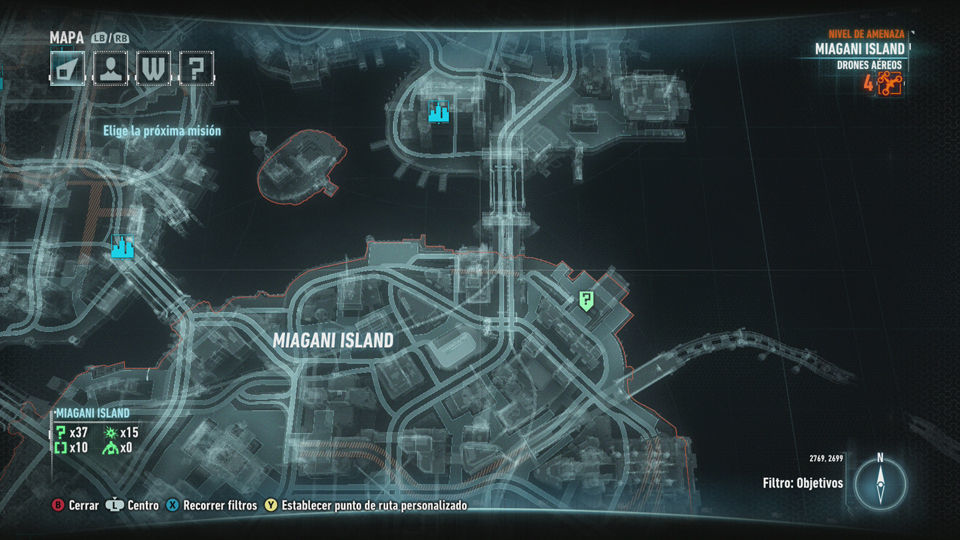Open the W upgrades tab

point(153,70)
